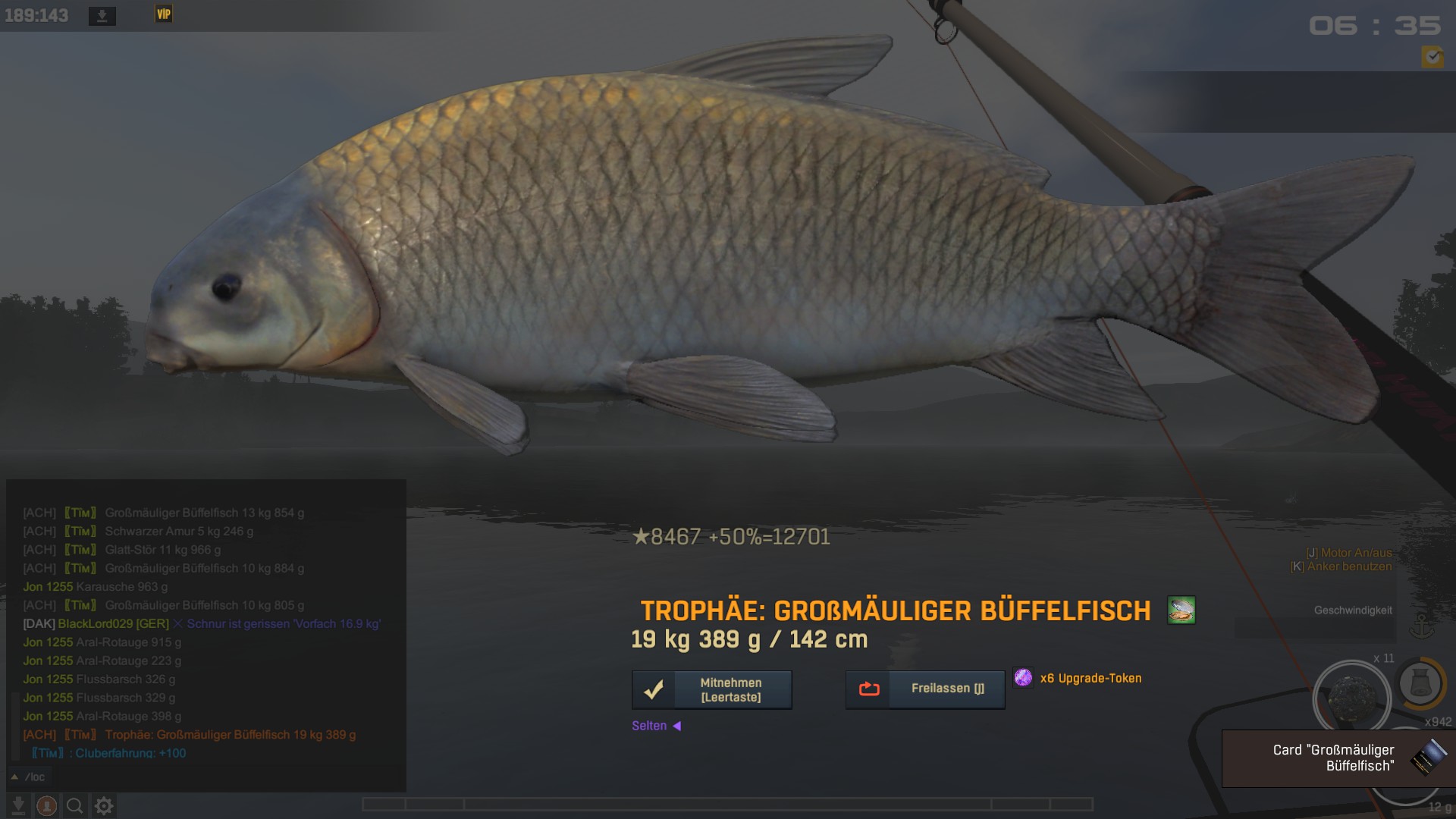Keep the fish with the Mitnehmen button
This screenshot has width=1456, height=819.
click(711, 689)
